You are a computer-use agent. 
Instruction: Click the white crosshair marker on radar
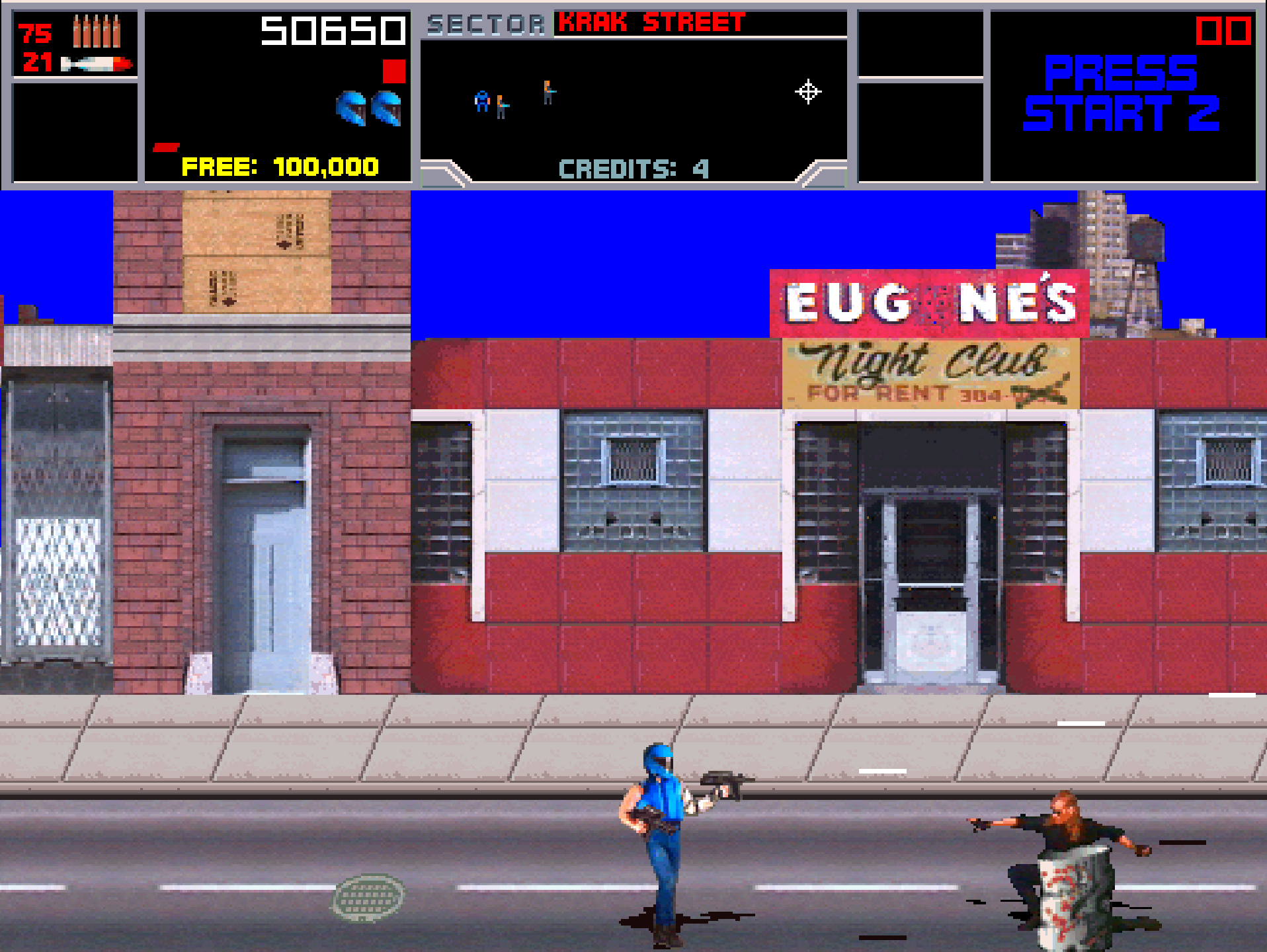(x=807, y=92)
